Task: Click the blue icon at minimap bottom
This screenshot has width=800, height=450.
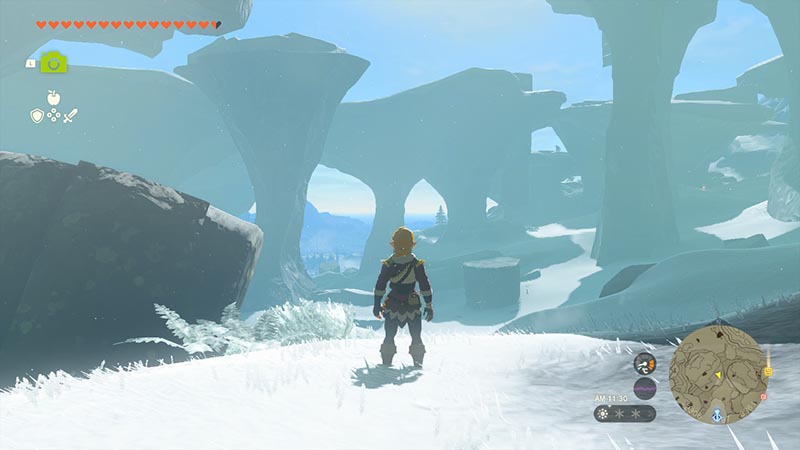Action: click(x=717, y=413)
